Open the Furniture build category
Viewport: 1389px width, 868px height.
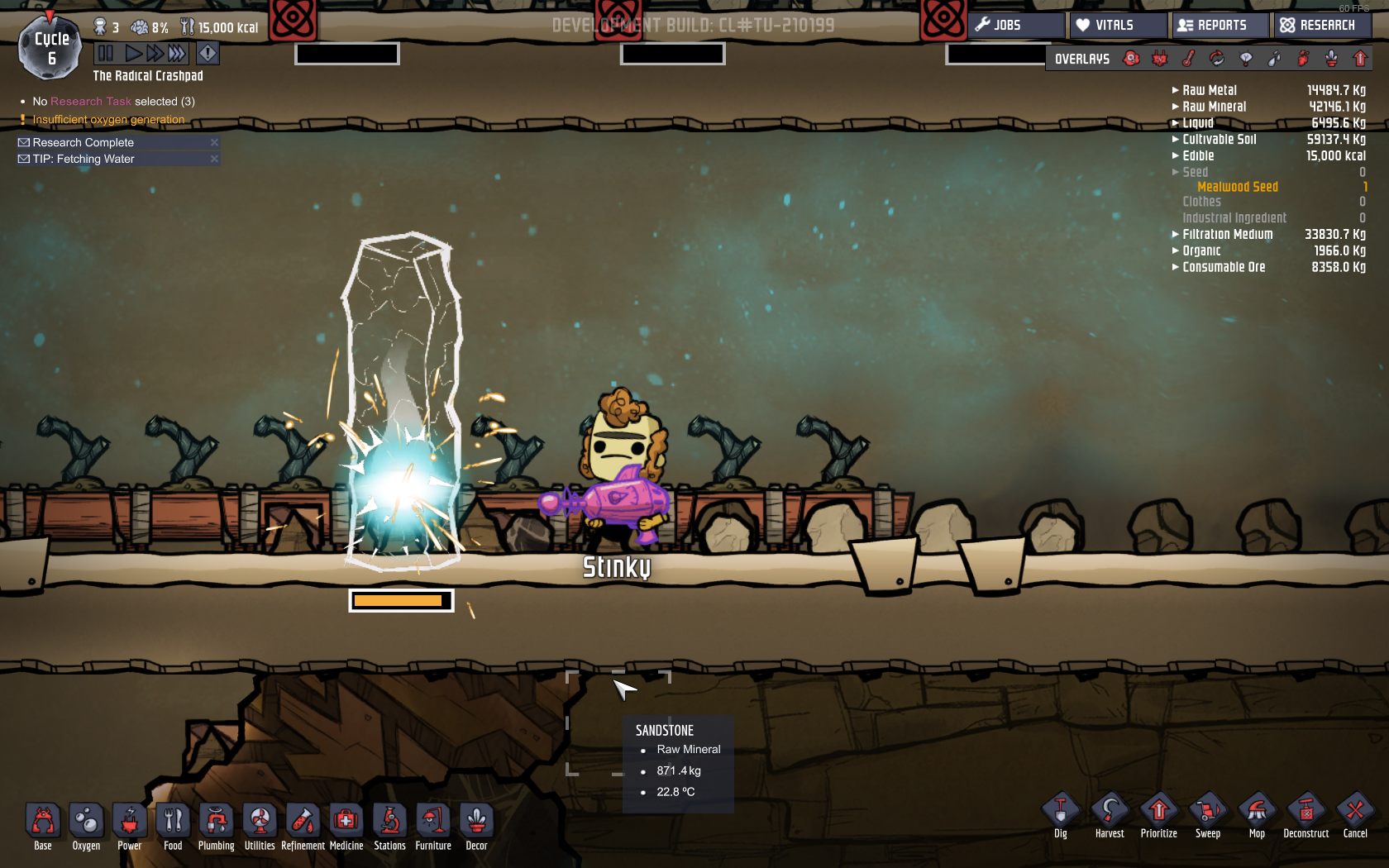pos(433,826)
